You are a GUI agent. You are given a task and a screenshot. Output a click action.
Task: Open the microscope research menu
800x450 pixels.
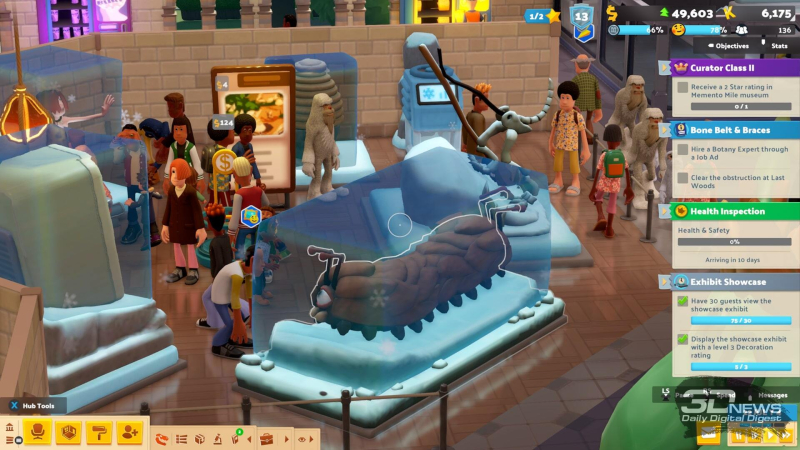216,438
